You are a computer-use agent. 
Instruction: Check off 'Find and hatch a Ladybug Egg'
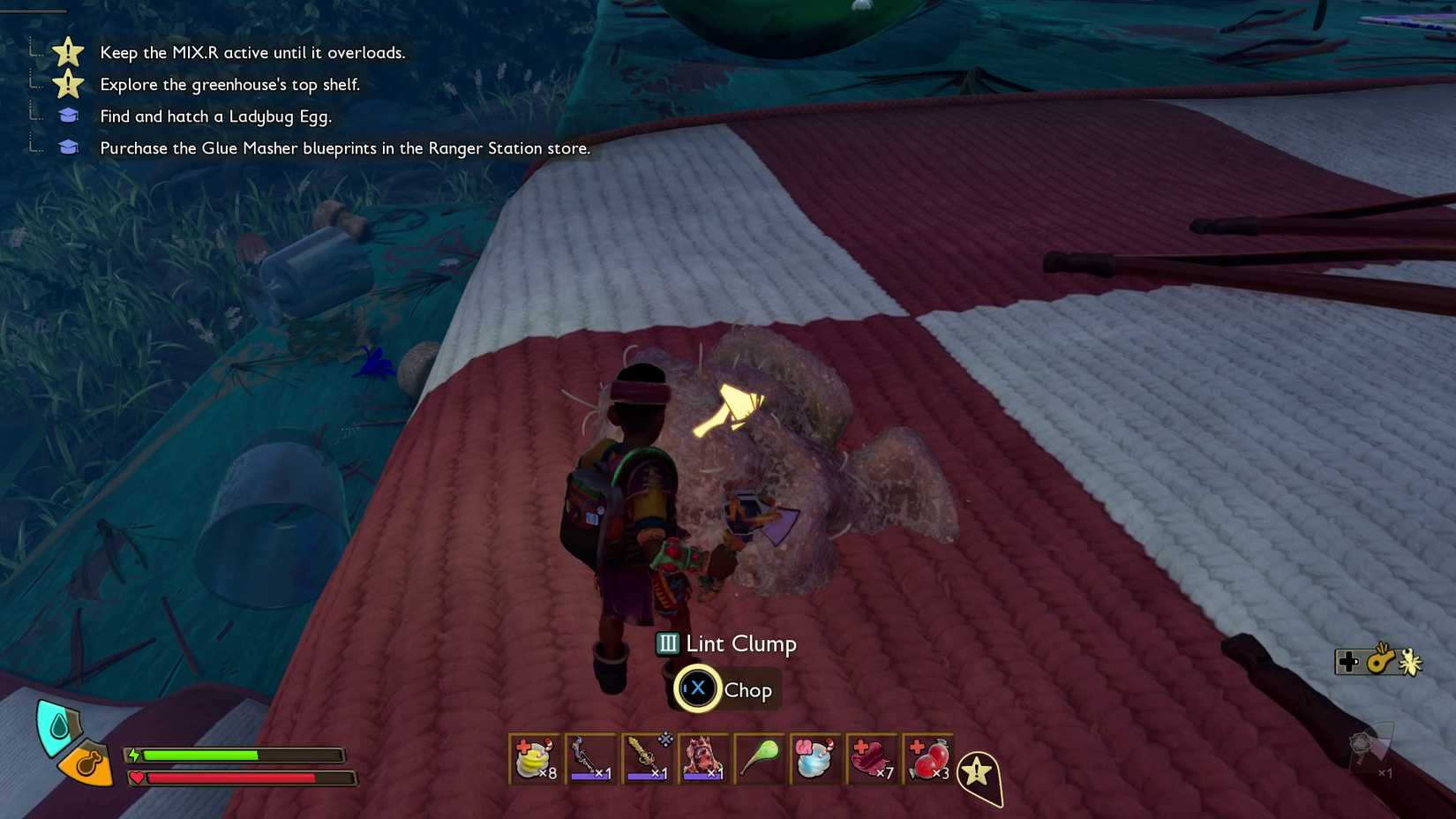(216, 116)
